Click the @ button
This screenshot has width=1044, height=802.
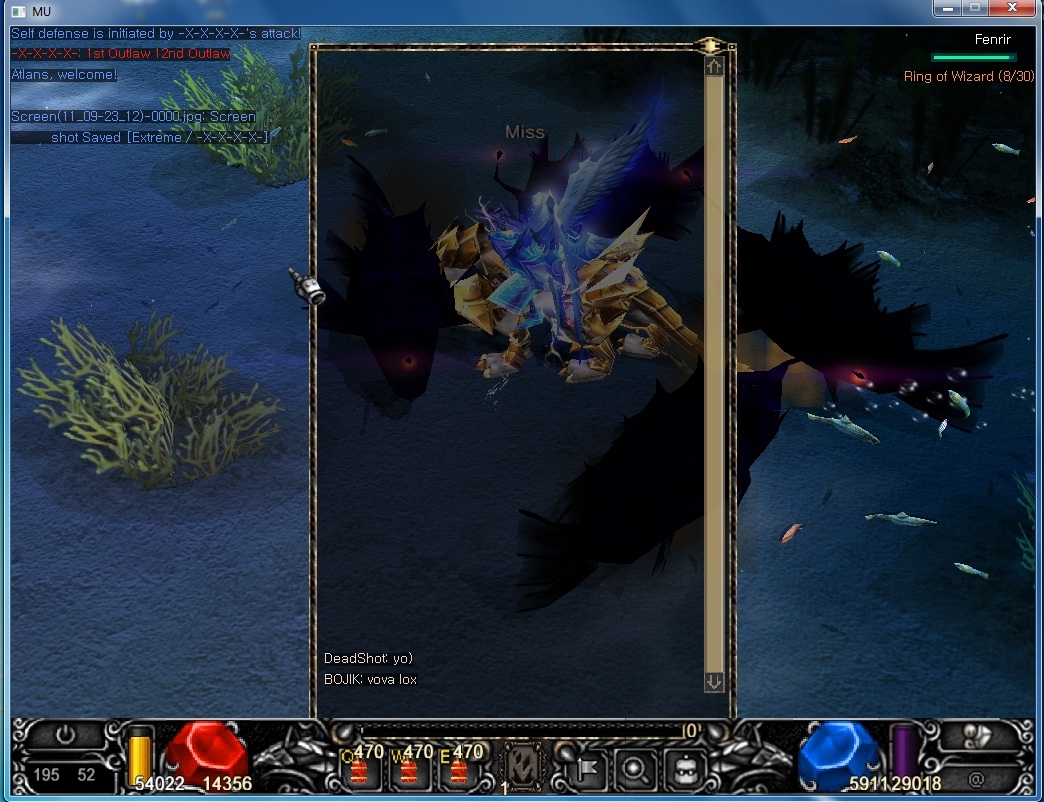point(976,777)
